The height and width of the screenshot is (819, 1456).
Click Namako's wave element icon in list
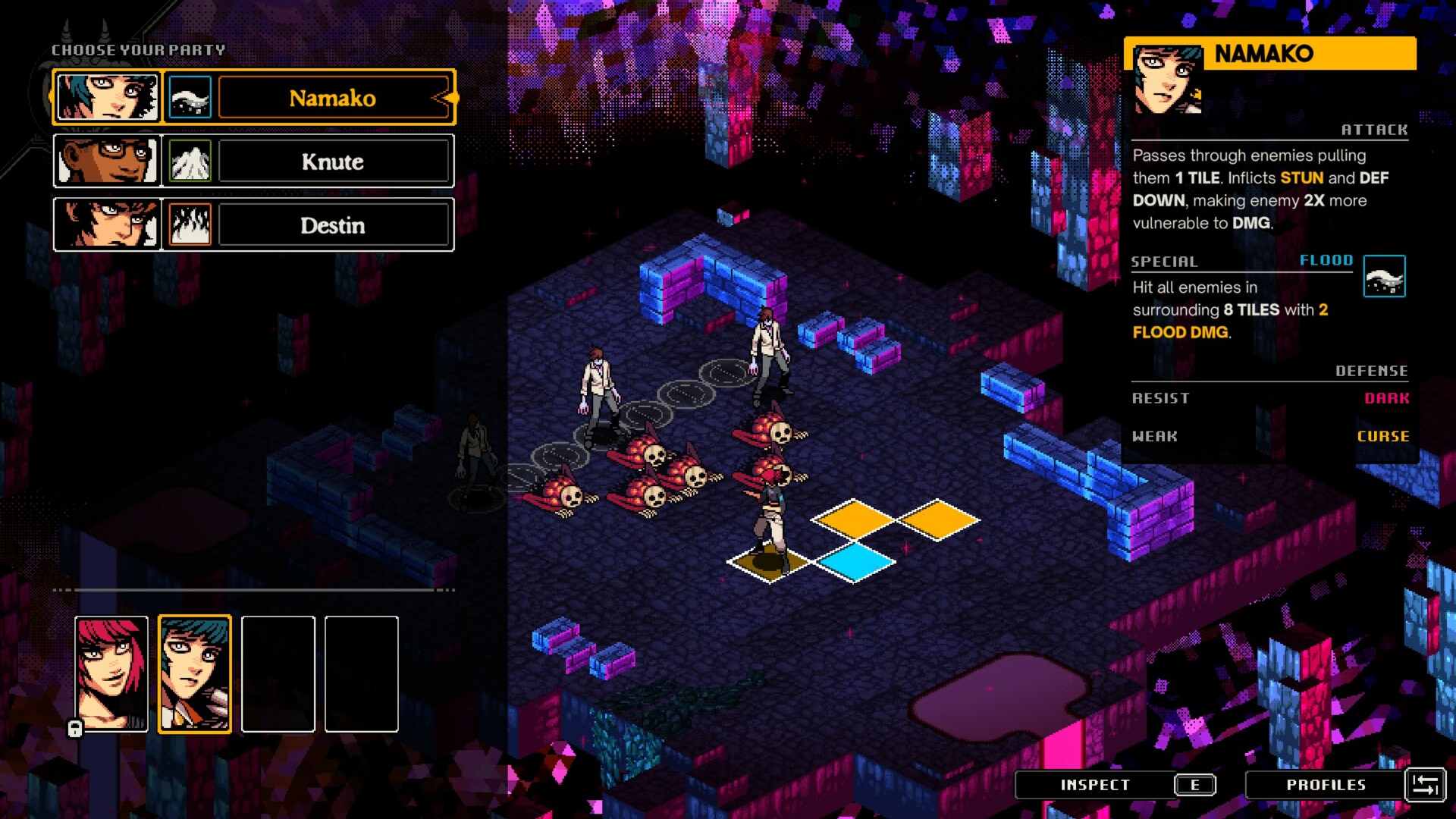click(190, 98)
